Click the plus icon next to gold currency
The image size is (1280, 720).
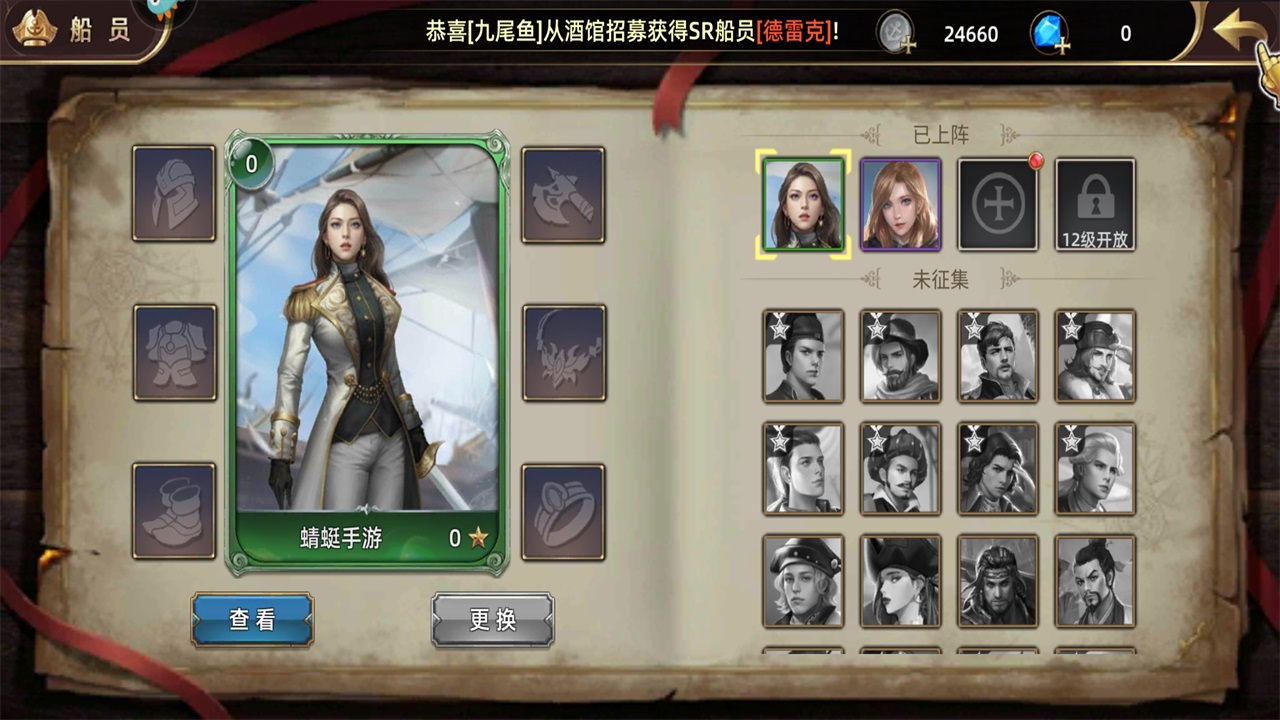pyautogui.click(x=910, y=44)
